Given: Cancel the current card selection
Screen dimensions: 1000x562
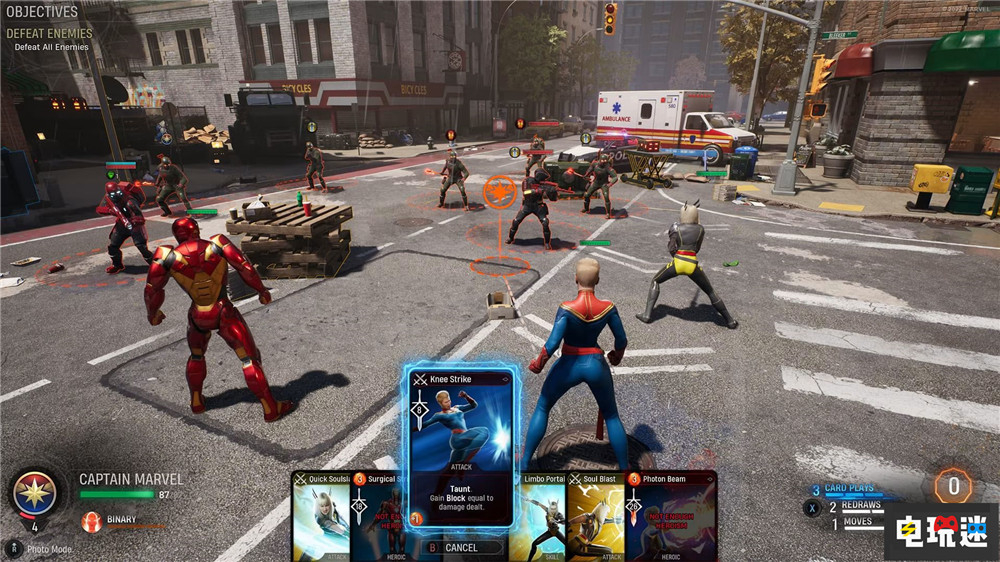Looking at the screenshot, I should coord(460,548).
